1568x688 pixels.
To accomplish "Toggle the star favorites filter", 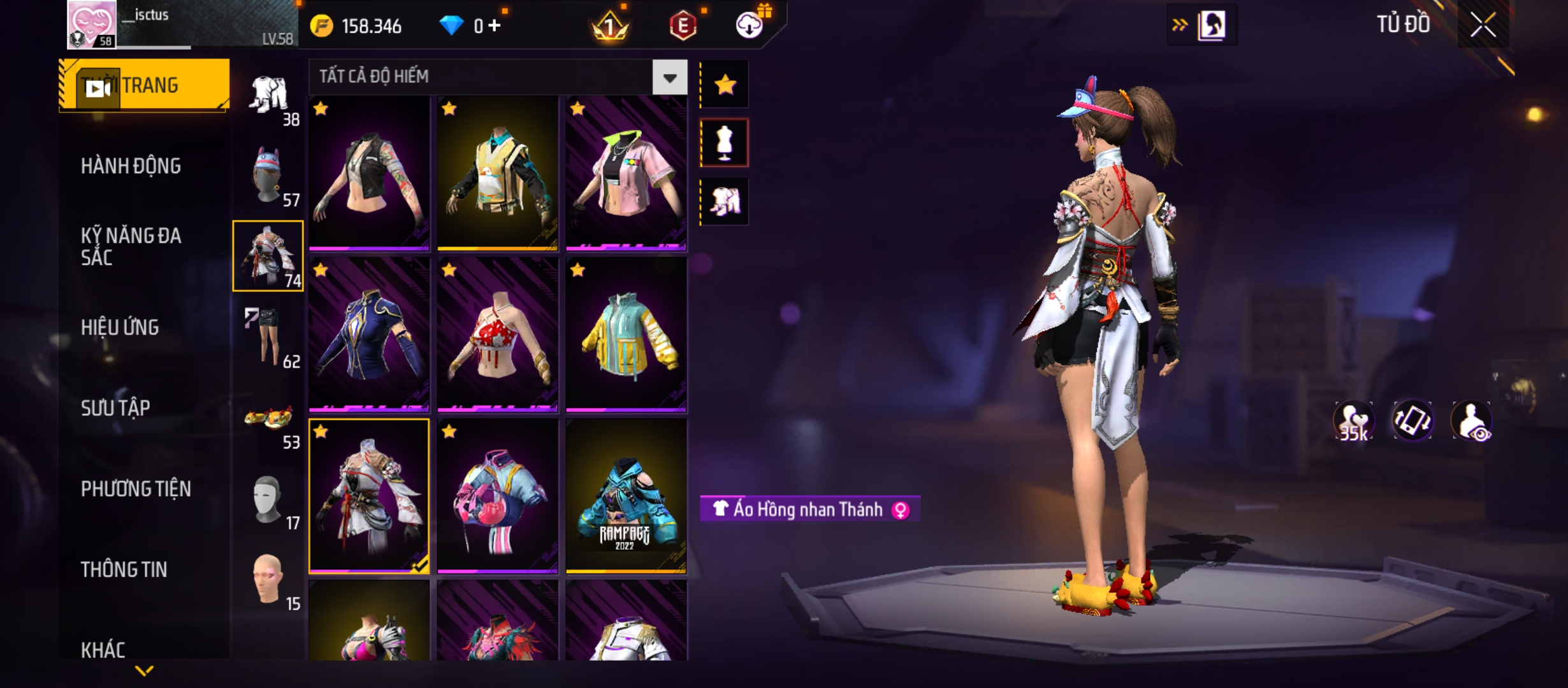I will click(x=725, y=85).
